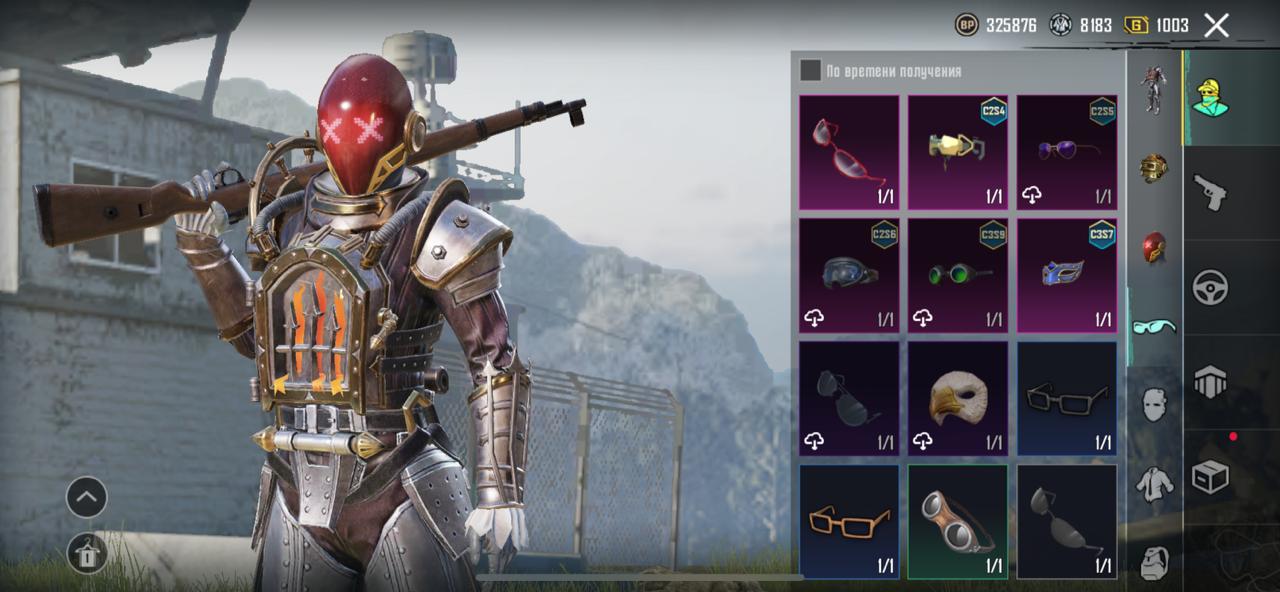Open the shirt clothing subcategory

1154,484
